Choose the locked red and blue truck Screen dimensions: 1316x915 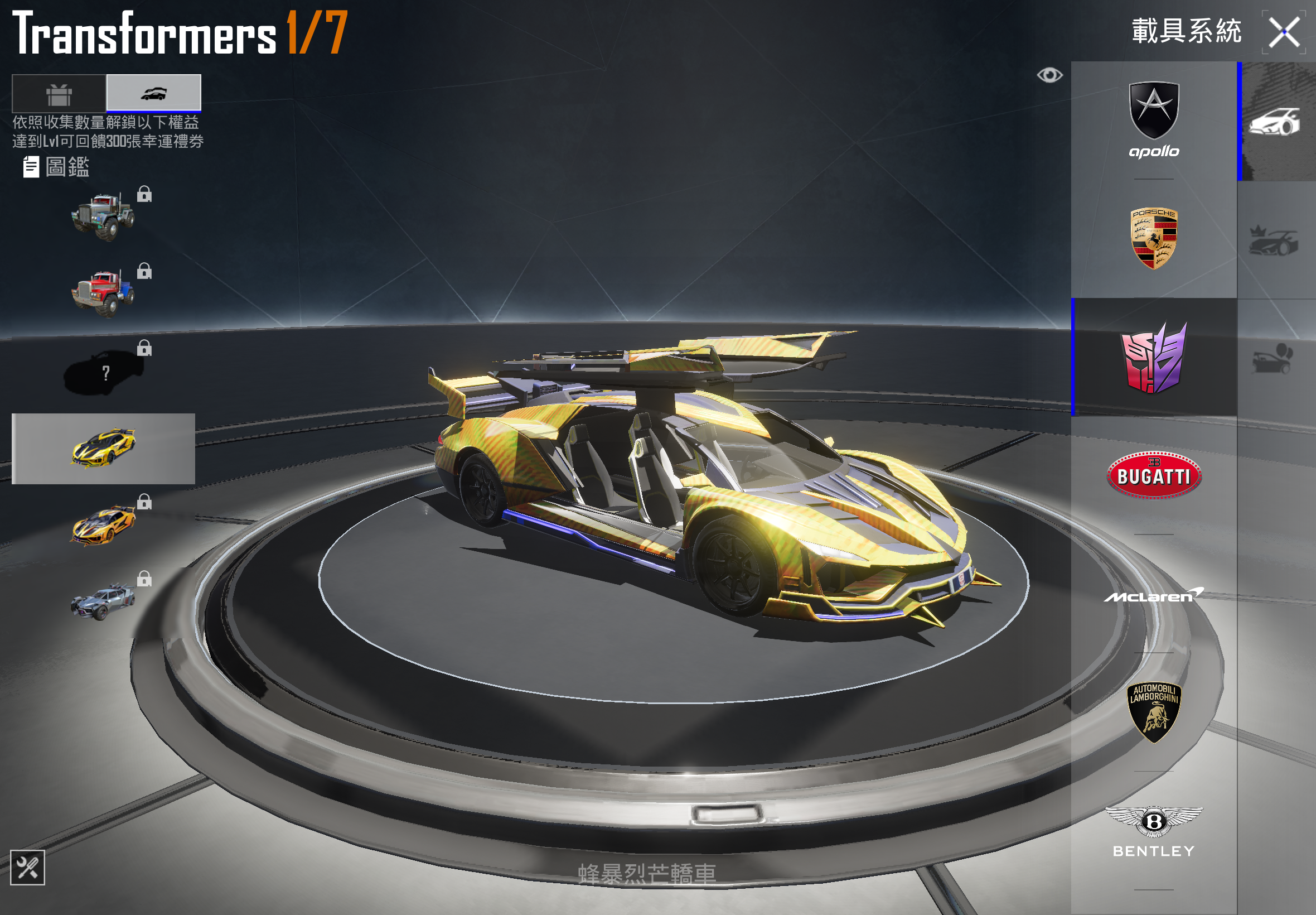point(103,293)
